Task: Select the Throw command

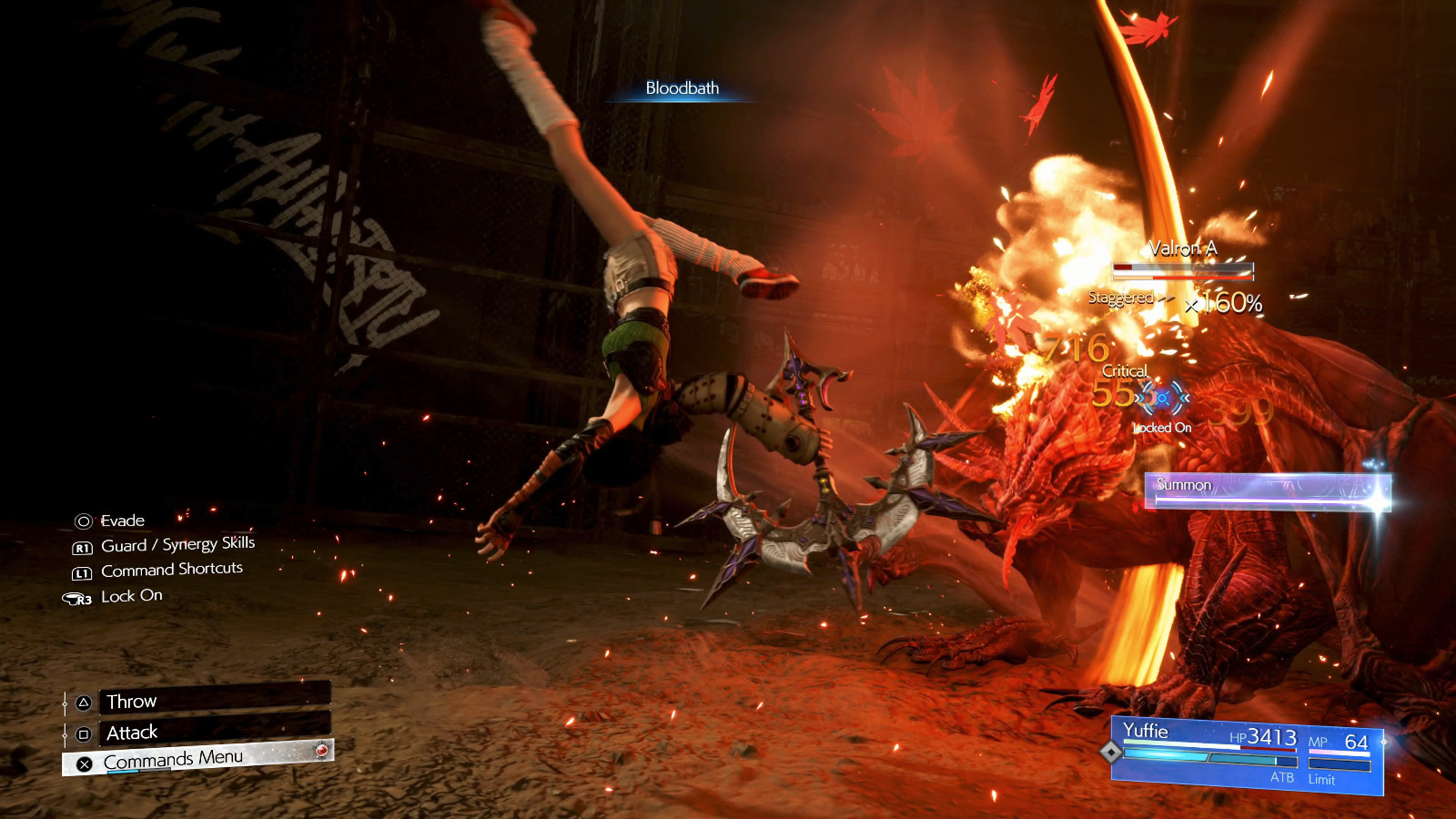Action: click(213, 700)
